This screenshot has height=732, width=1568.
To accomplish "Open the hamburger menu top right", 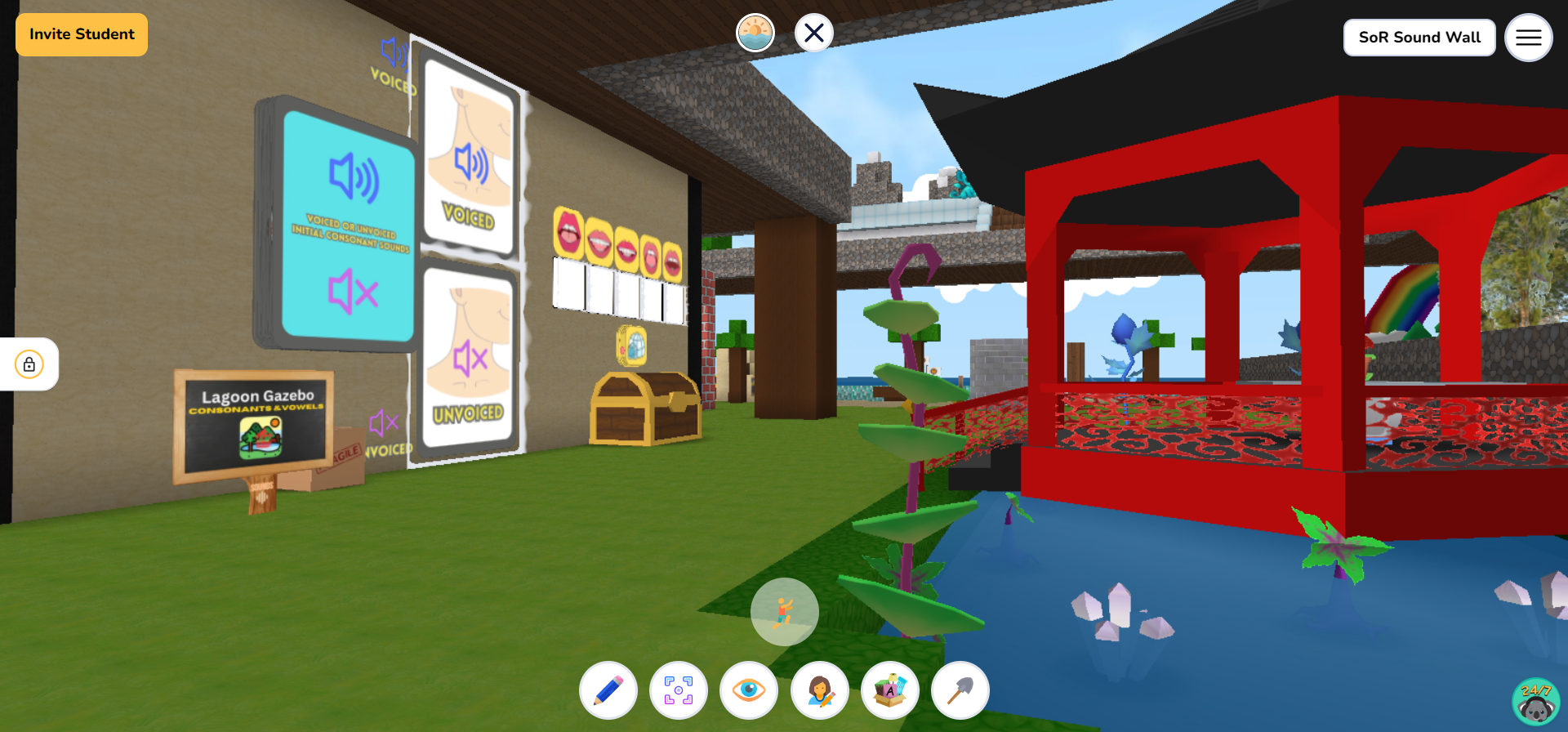I will pyautogui.click(x=1529, y=38).
